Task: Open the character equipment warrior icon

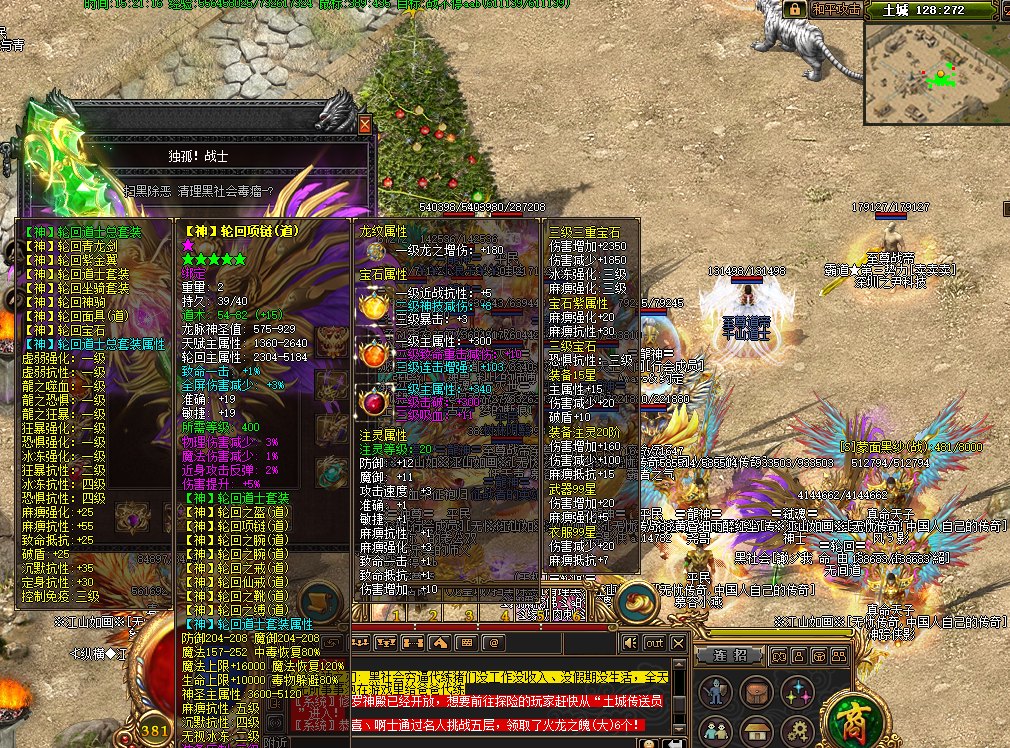Action: click(717, 691)
